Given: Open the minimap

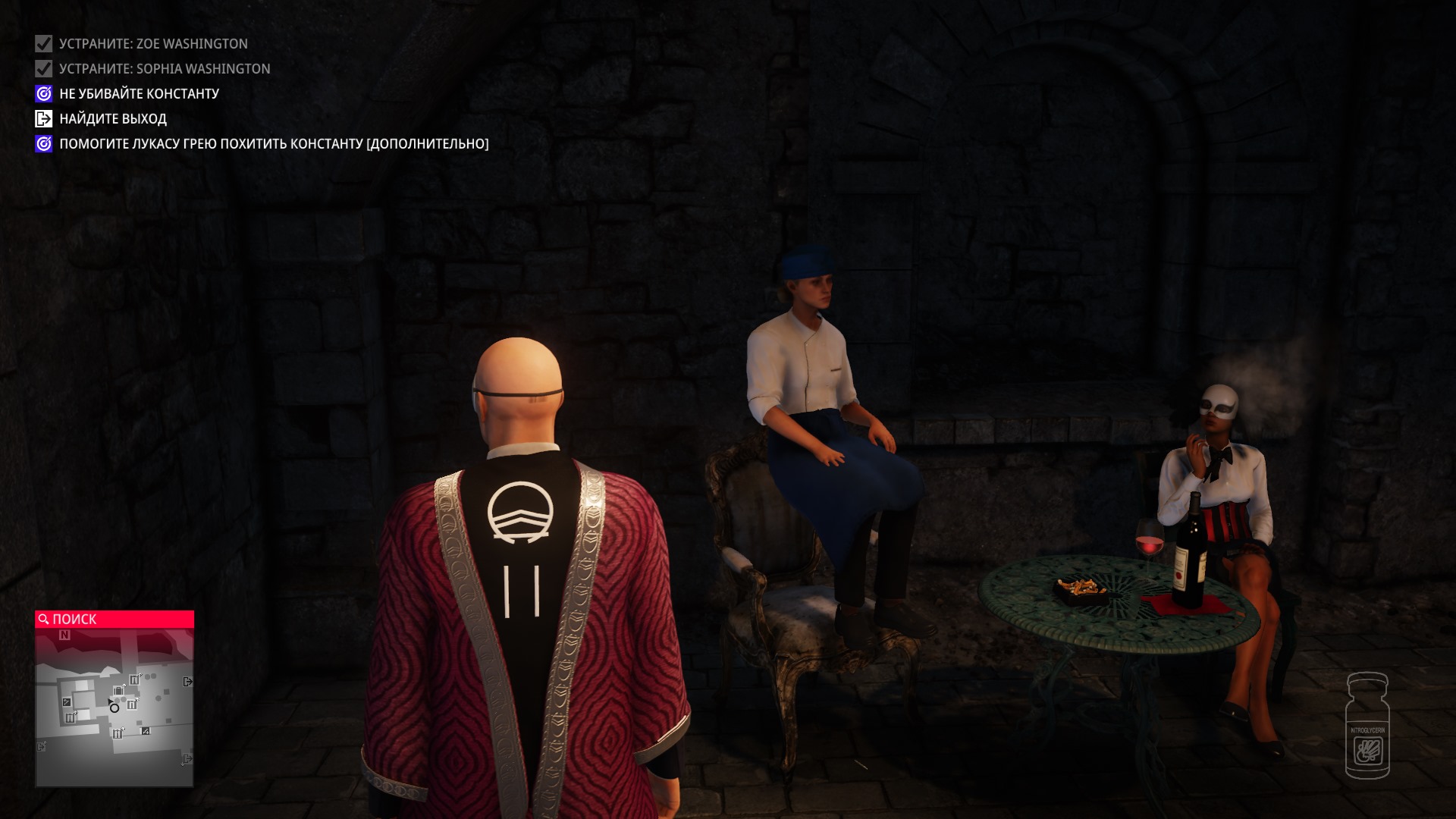Looking at the screenshot, I should point(115,707).
